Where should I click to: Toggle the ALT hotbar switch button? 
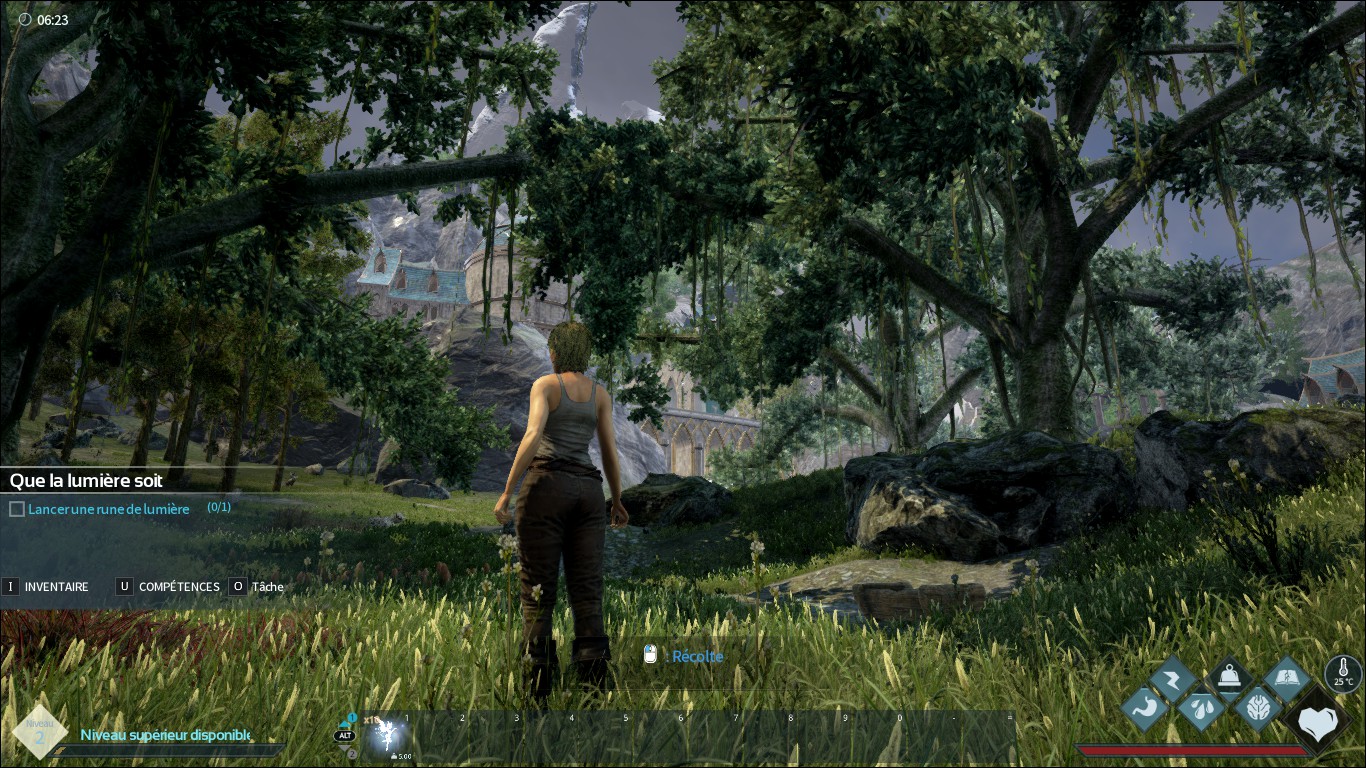tap(345, 735)
